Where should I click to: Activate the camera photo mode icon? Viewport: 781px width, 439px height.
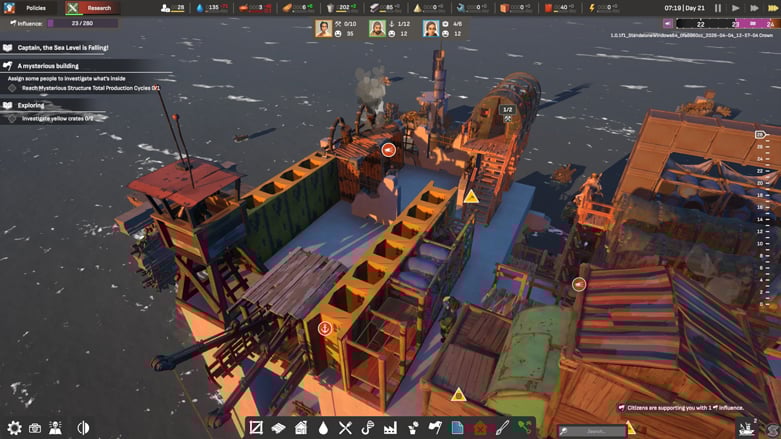point(35,428)
